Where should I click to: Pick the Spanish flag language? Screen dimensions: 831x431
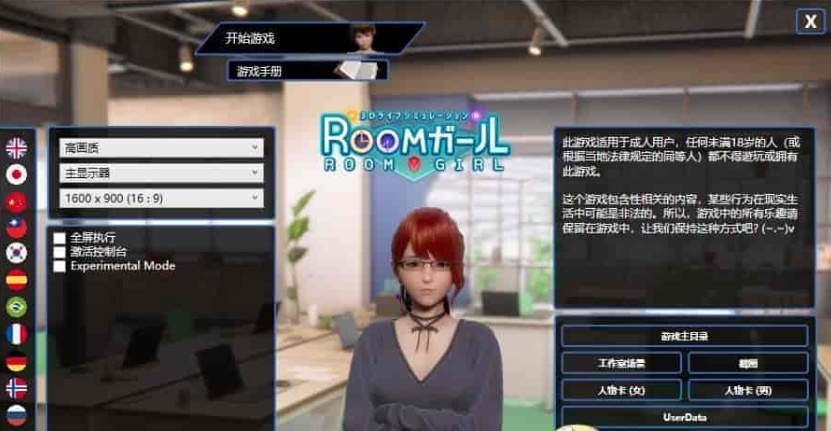(16, 280)
